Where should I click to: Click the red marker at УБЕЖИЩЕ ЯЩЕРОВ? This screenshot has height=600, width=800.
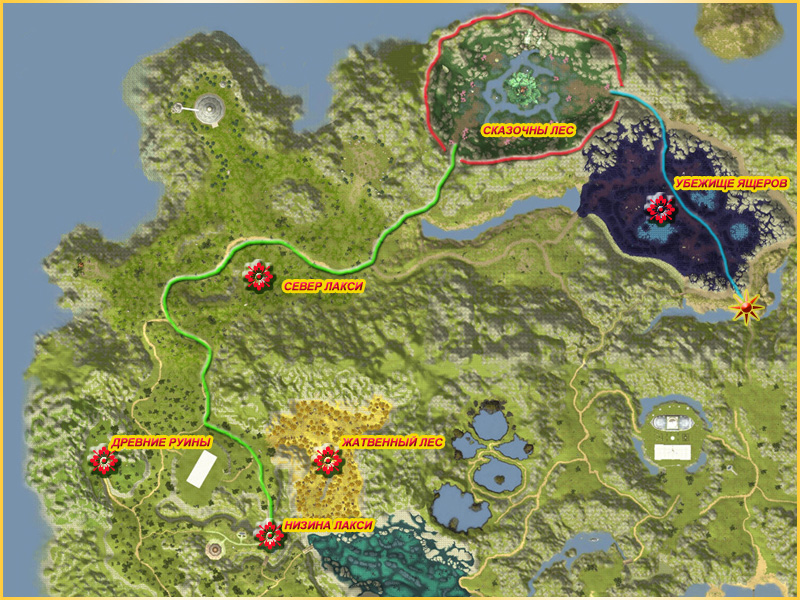pos(660,209)
